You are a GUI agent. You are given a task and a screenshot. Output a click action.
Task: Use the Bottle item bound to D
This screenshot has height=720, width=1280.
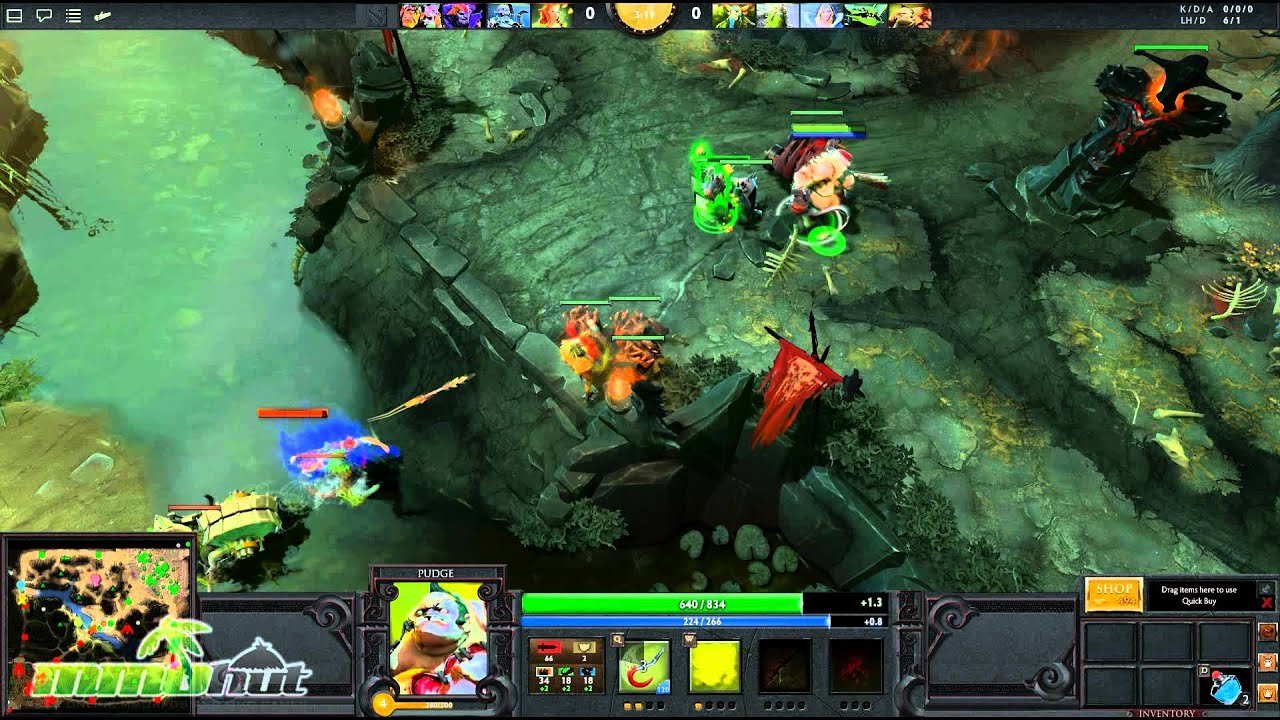pyautogui.click(x=1226, y=687)
